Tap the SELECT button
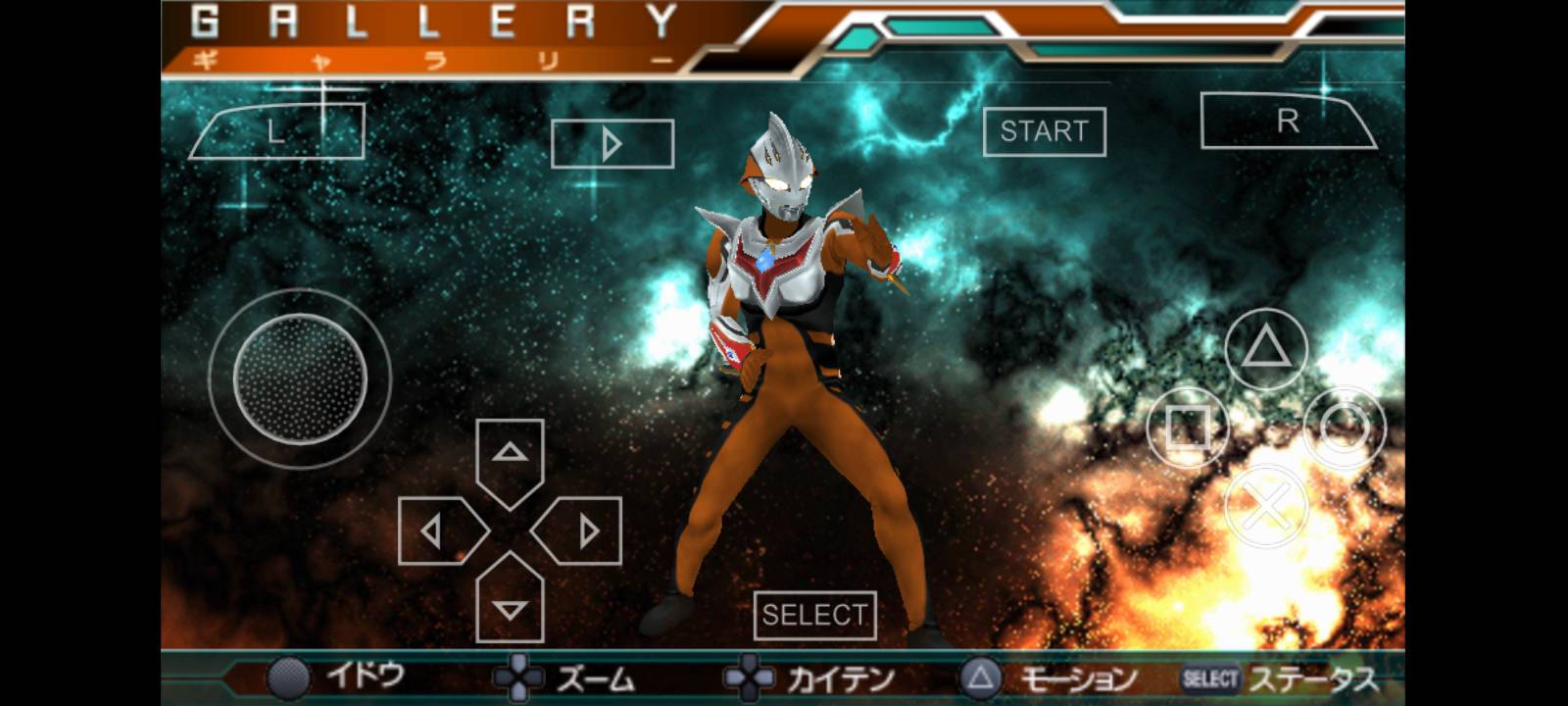The image size is (1568, 706). pyautogui.click(x=814, y=617)
